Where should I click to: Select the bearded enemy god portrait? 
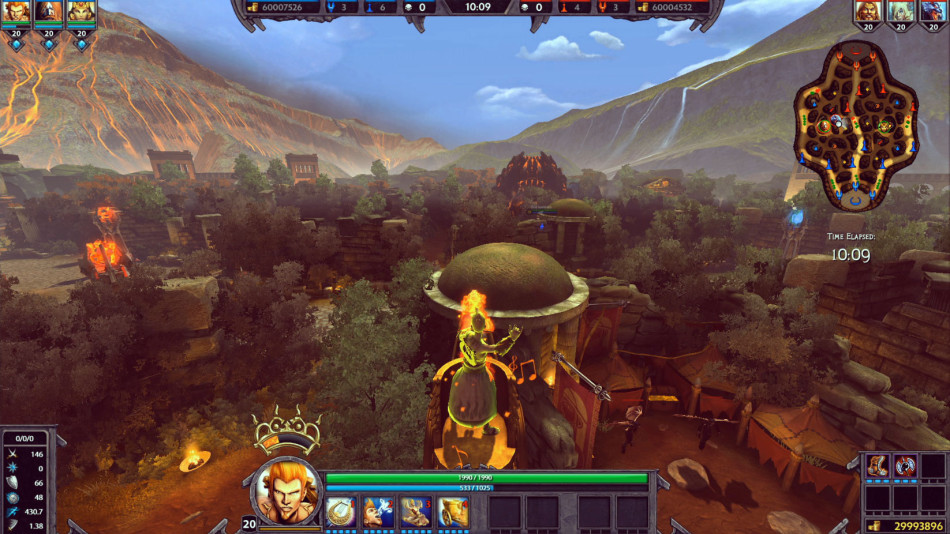pyautogui.click(x=868, y=12)
